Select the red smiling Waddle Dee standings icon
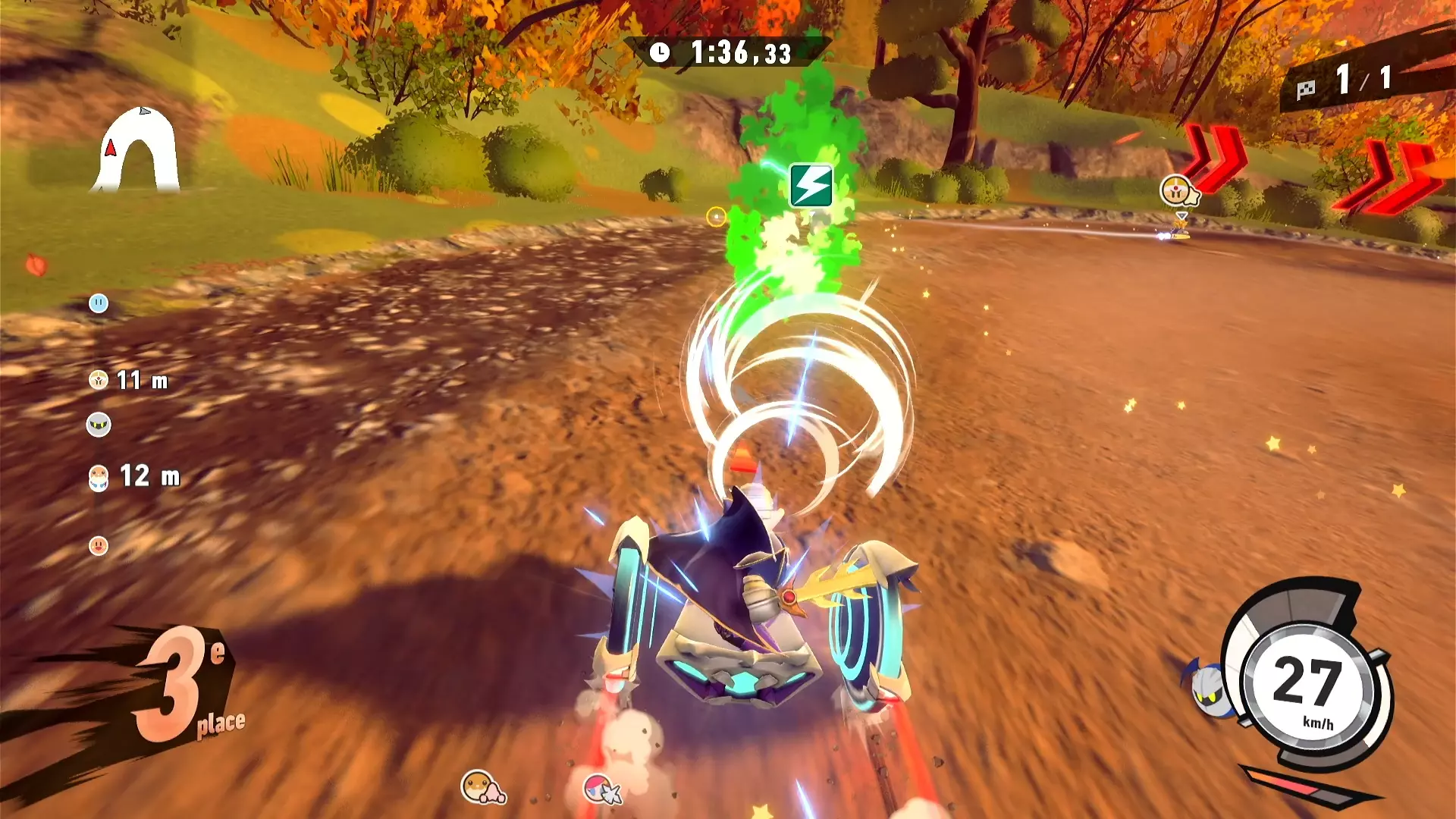 99,545
